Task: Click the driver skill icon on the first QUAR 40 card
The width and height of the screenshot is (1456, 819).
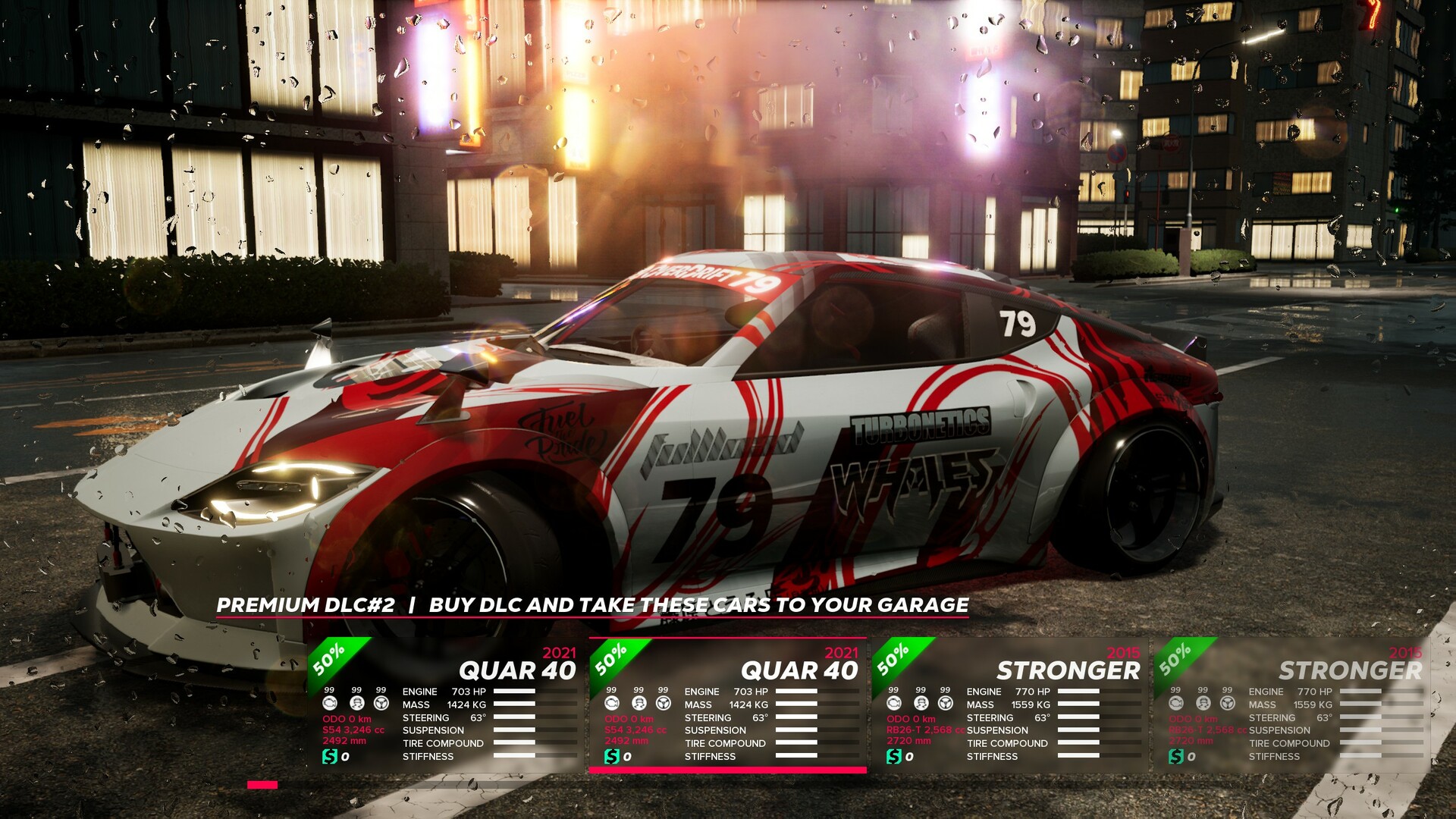Action: tap(357, 703)
